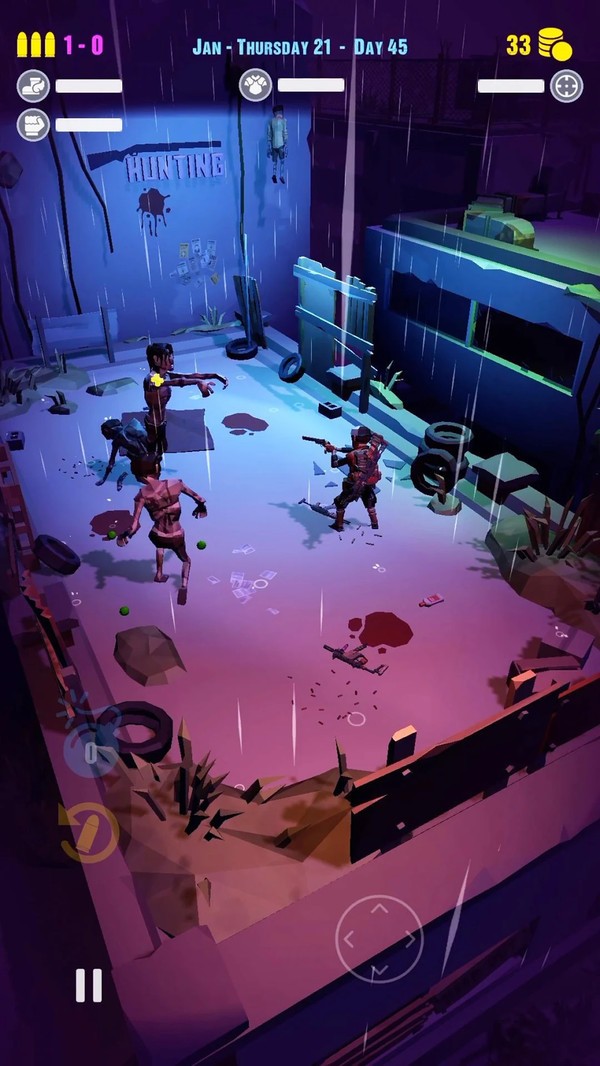Pause the game with the pause button
This screenshot has height=1066, width=600.
[x=89, y=985]
